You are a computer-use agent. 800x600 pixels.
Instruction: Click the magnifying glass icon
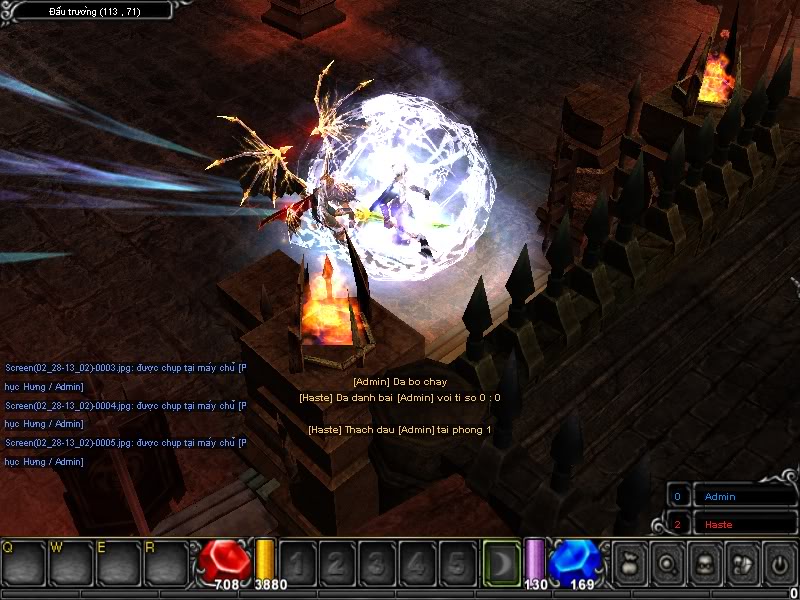[x=666, y=562]
